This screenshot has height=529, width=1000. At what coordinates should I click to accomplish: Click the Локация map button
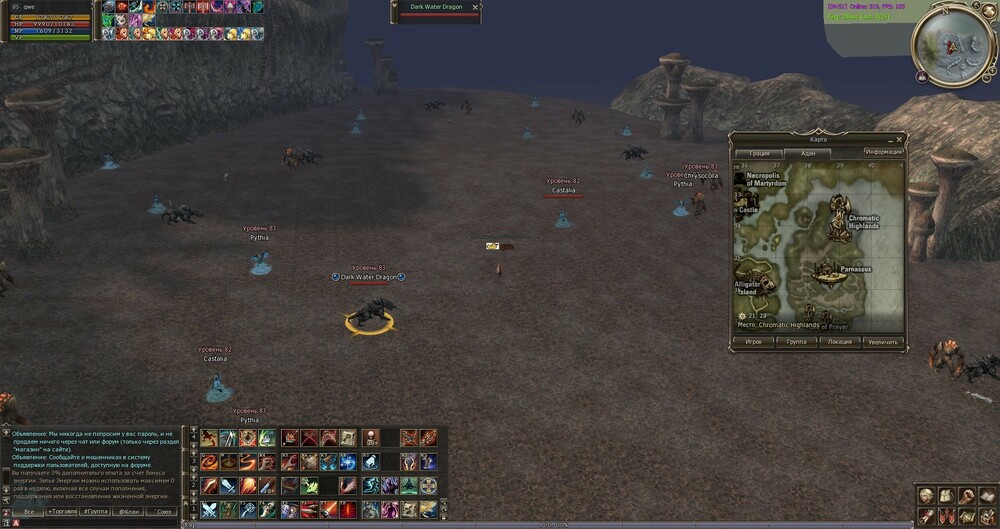pos(840,341)
